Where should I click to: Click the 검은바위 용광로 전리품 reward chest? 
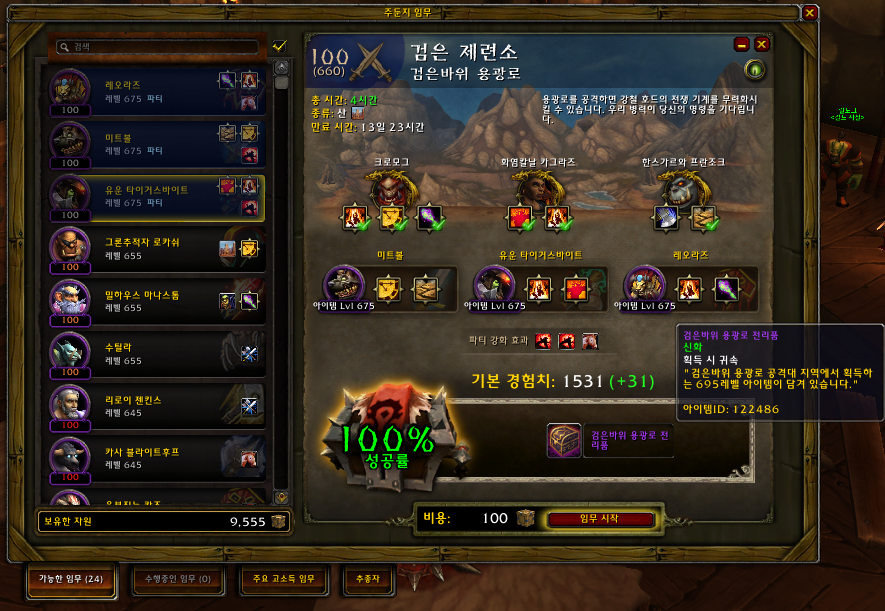565,441
